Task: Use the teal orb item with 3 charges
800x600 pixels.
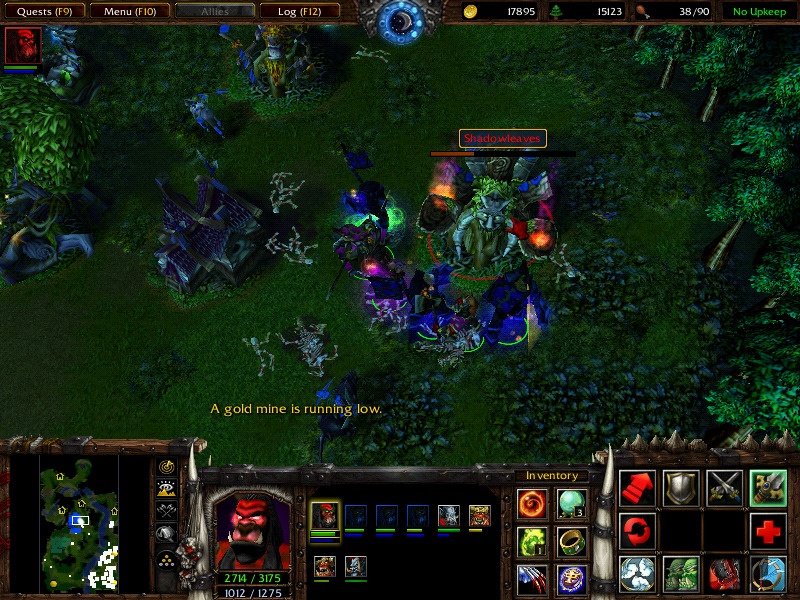Action: pos(572,503)
